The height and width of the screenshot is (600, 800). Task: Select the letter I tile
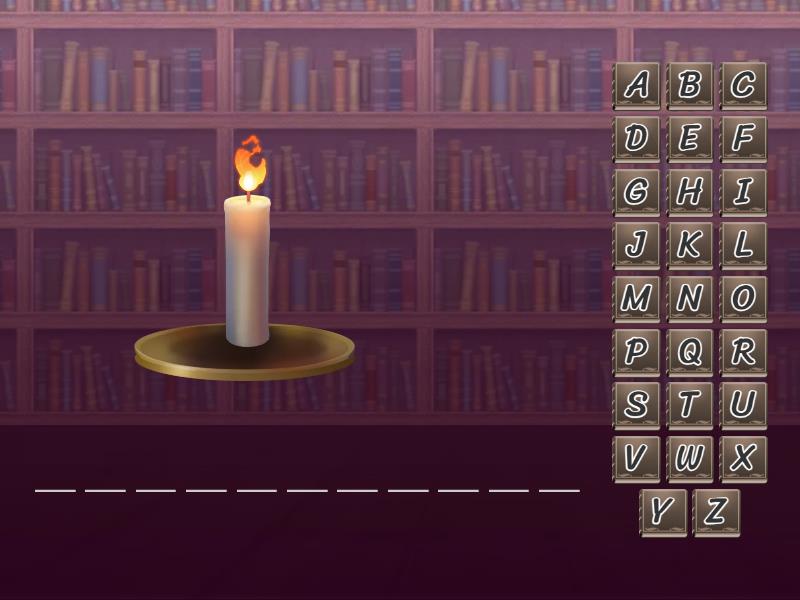click(x=742, y=192)
